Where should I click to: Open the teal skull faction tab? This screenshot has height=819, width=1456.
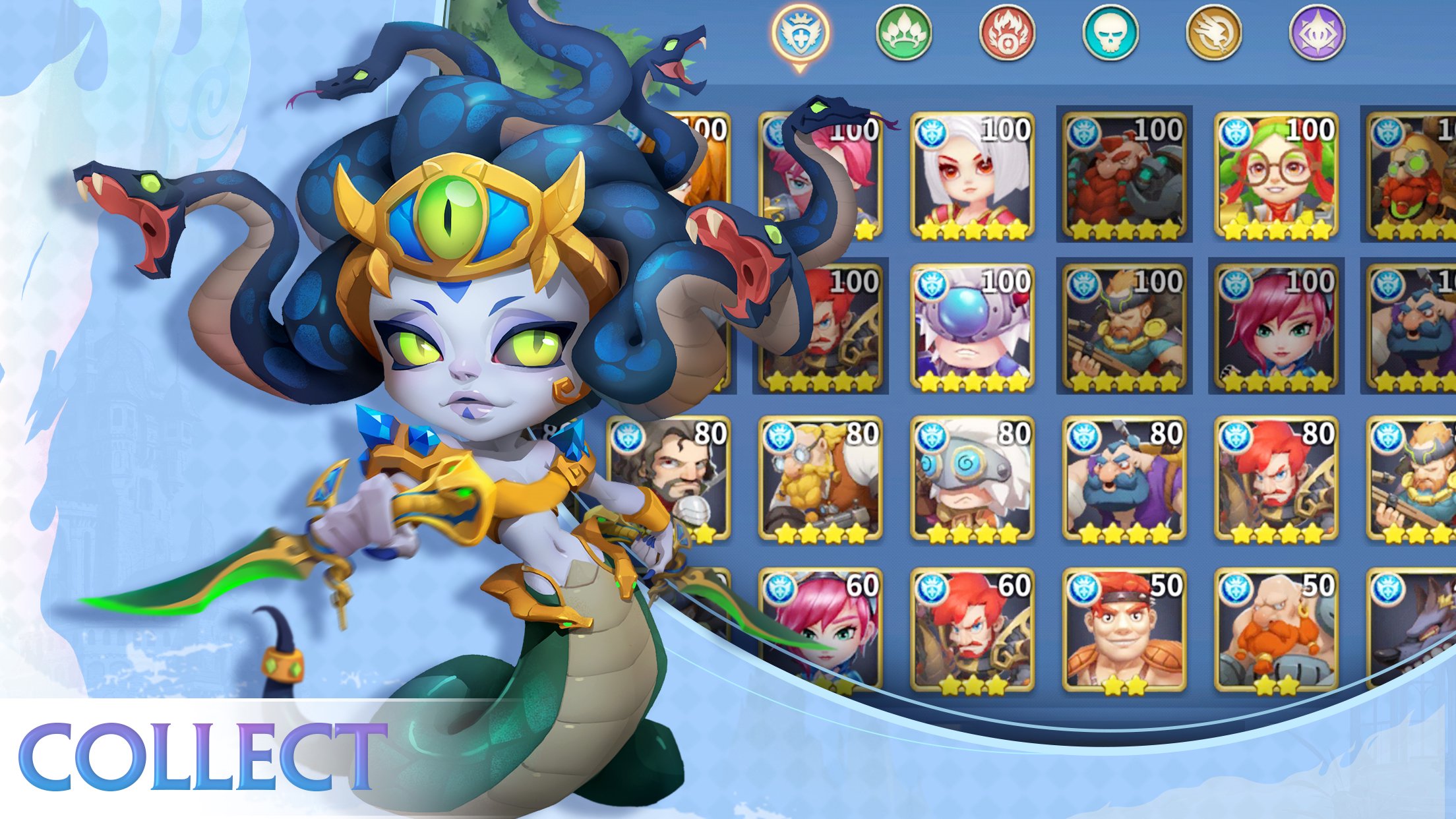(1110, 33)
